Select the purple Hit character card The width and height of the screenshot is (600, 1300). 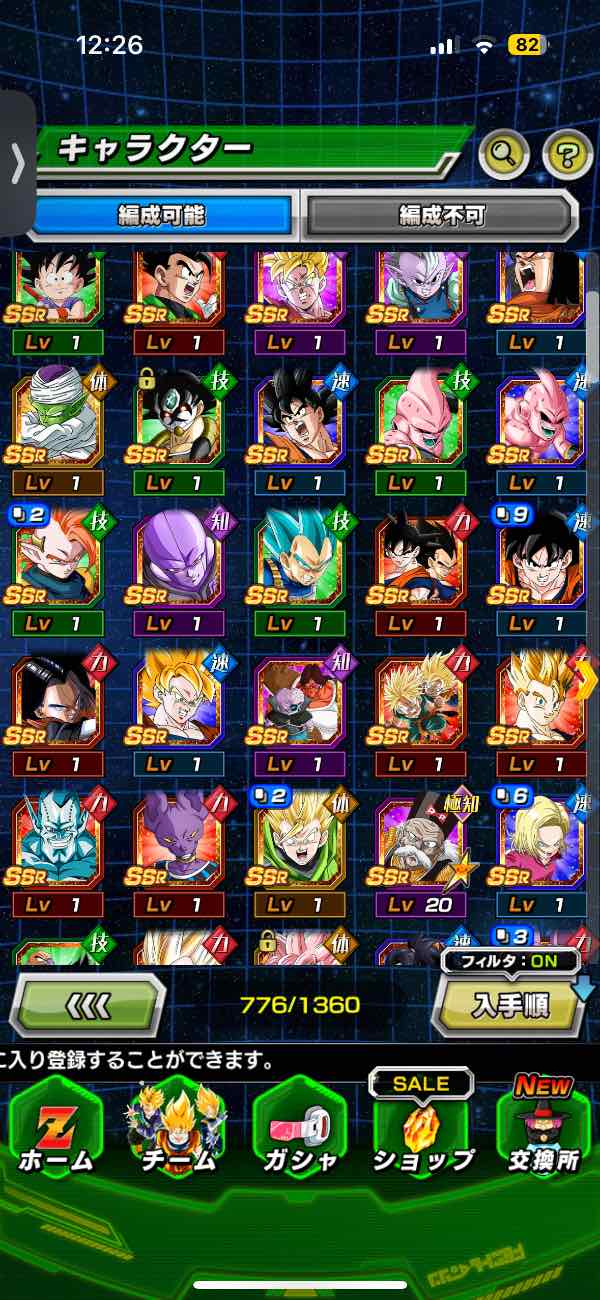click(x=179, y=565)
